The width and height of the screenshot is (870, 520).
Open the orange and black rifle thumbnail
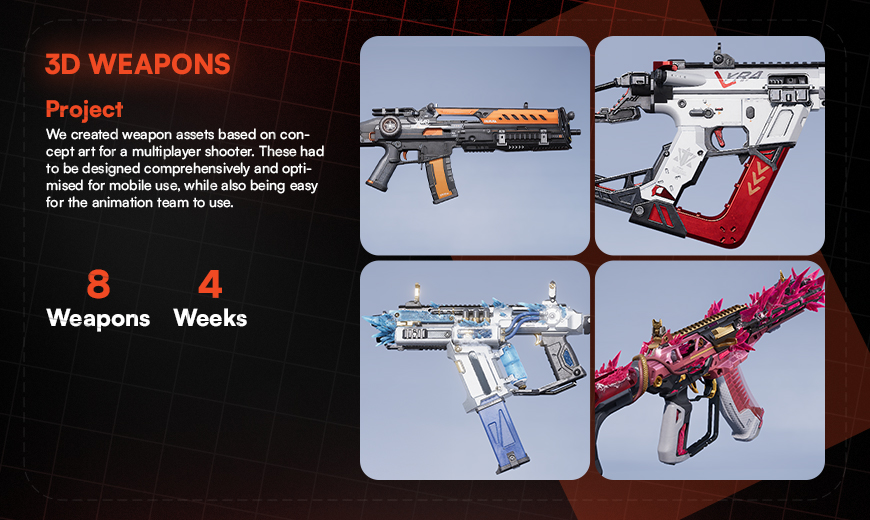[474, 145]
